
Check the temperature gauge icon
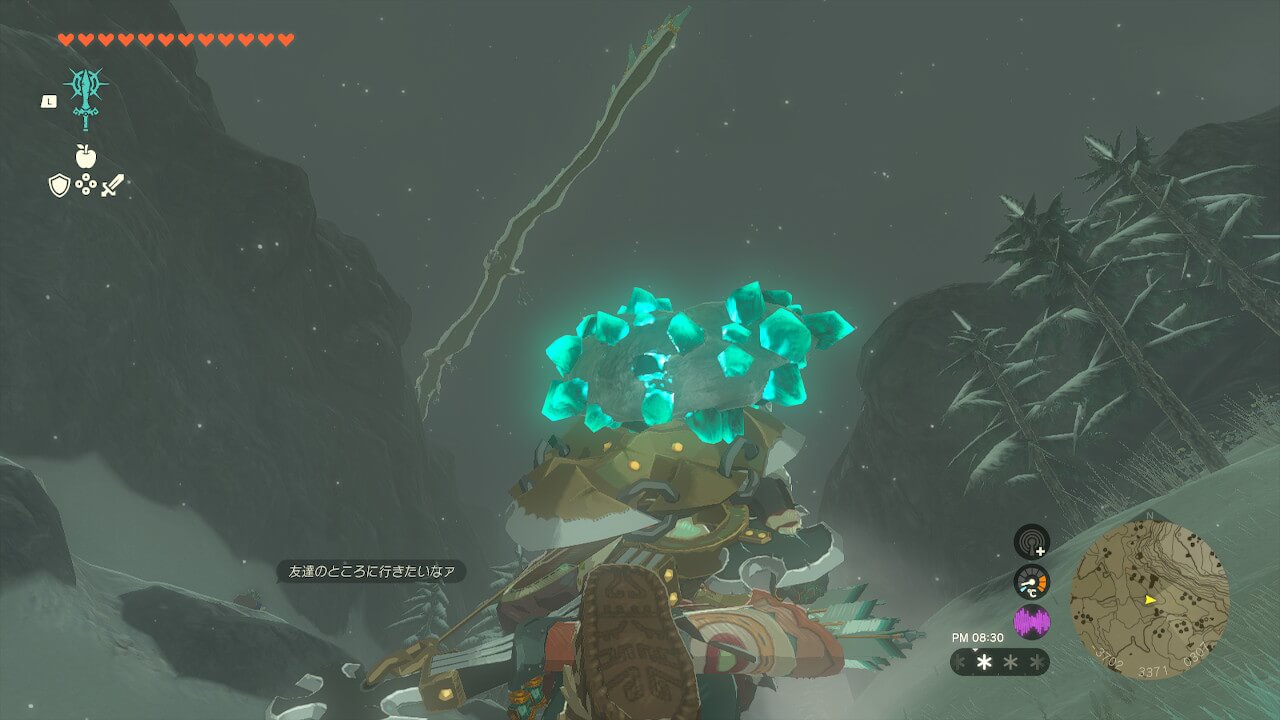tap(1031, 582)
